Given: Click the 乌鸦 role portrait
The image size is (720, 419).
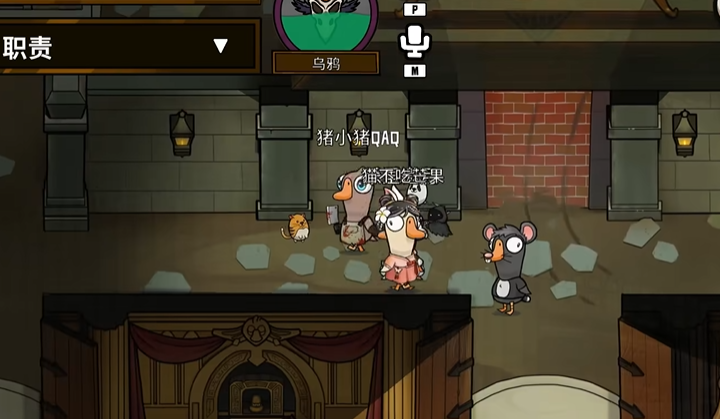Looking at the screenshot, I should click(x=326, y=22).
